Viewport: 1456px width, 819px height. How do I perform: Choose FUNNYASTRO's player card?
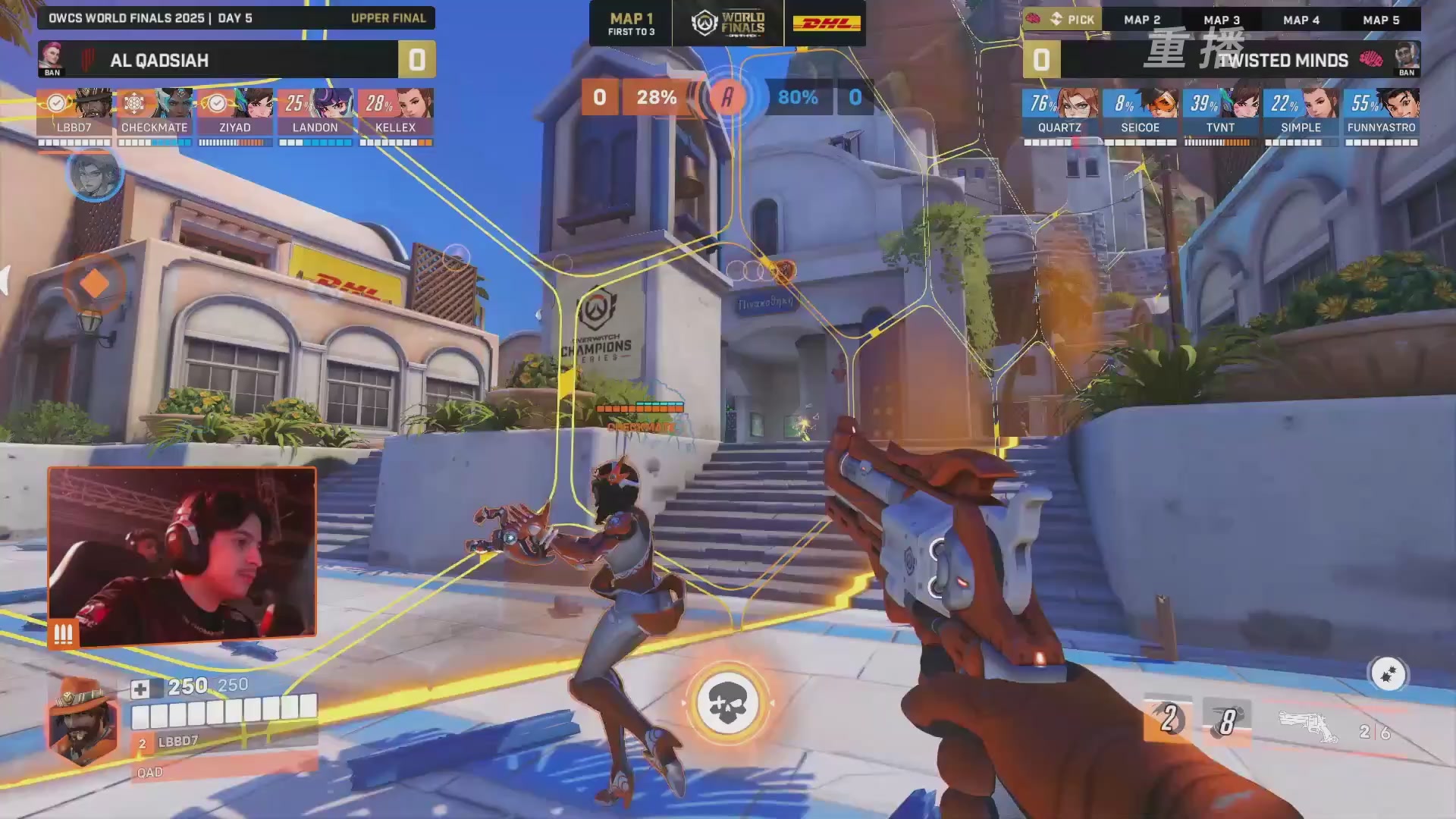click(1381, 112)
